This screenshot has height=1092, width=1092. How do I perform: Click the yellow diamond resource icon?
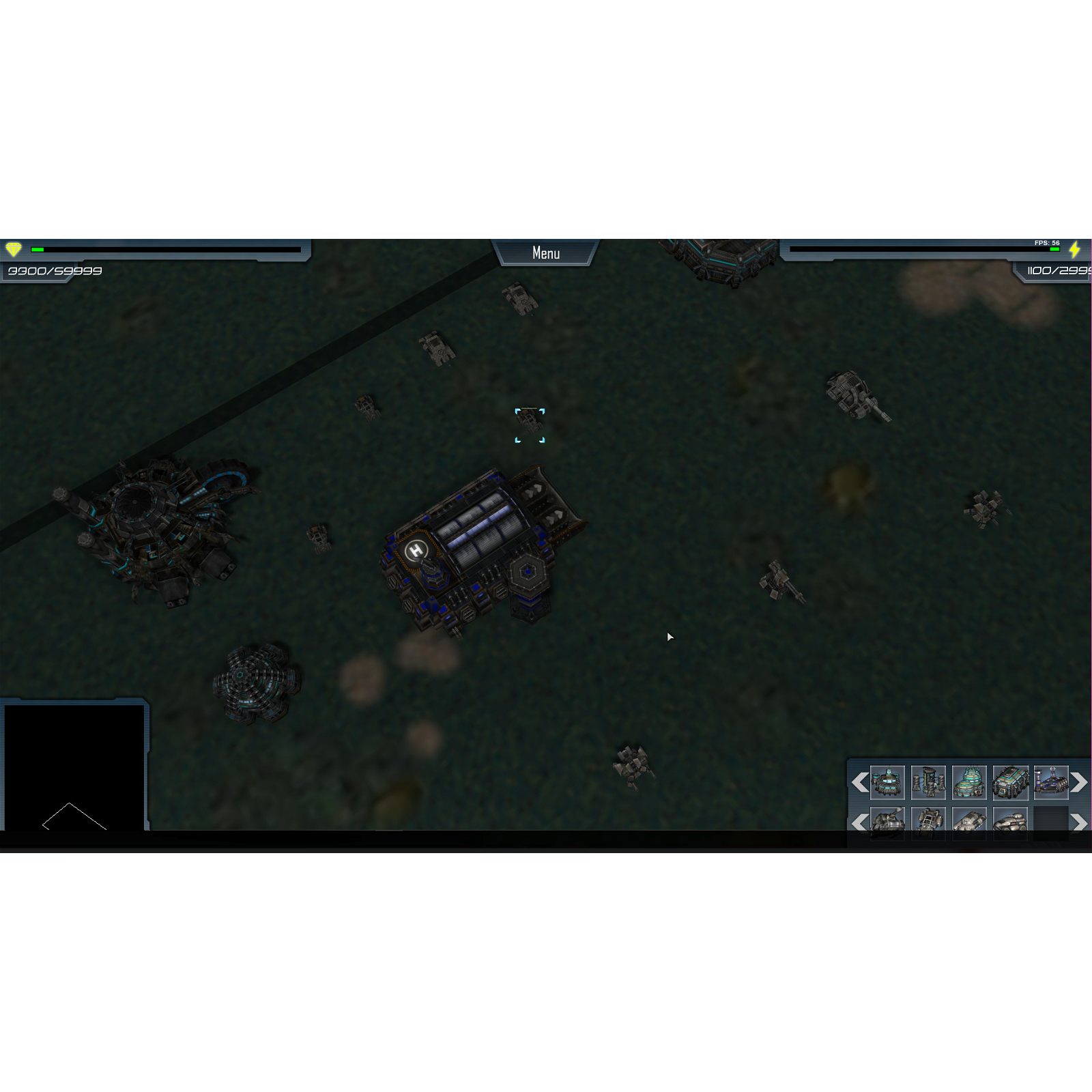[14, 250]
